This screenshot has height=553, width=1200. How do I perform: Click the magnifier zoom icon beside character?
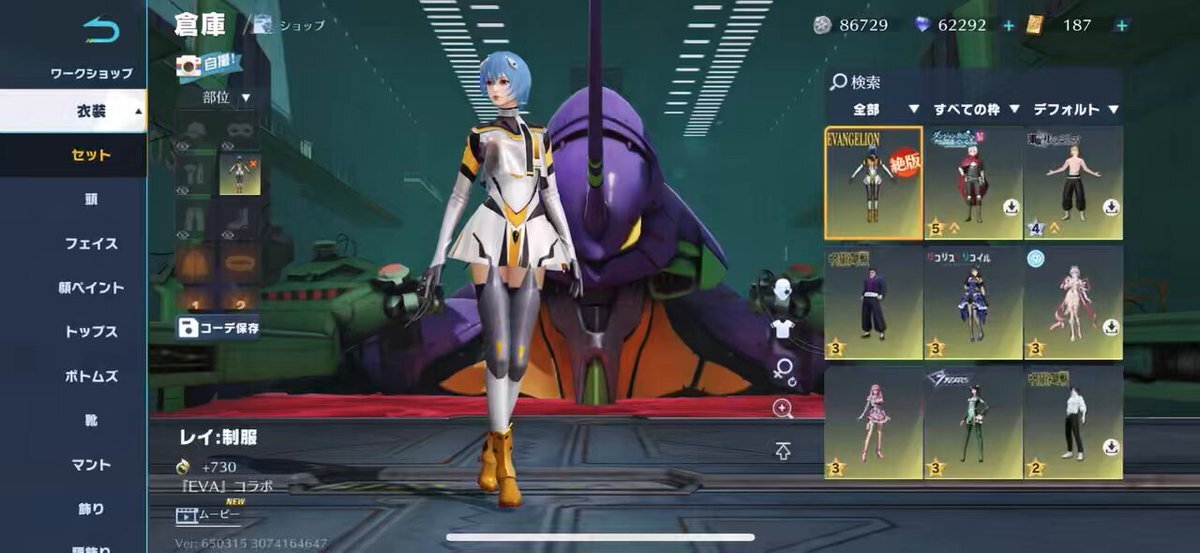(783, 407)
